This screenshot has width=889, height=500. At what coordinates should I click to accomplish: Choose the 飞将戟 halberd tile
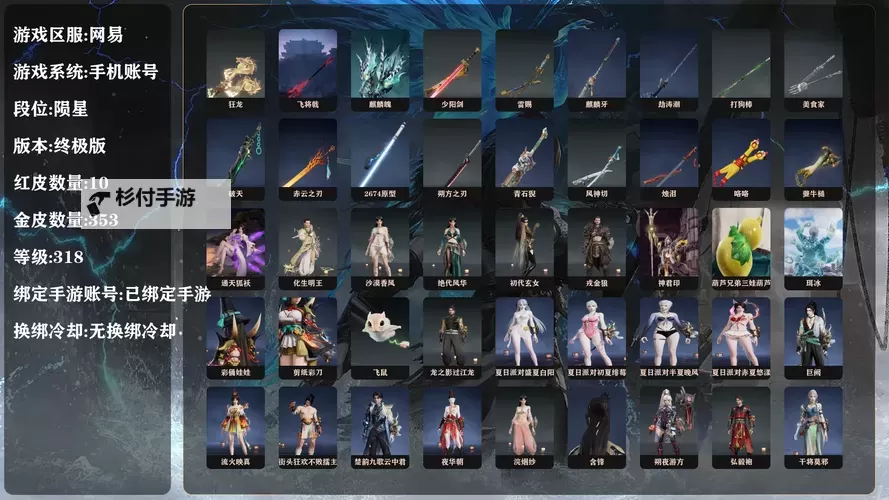click(307, 68)
